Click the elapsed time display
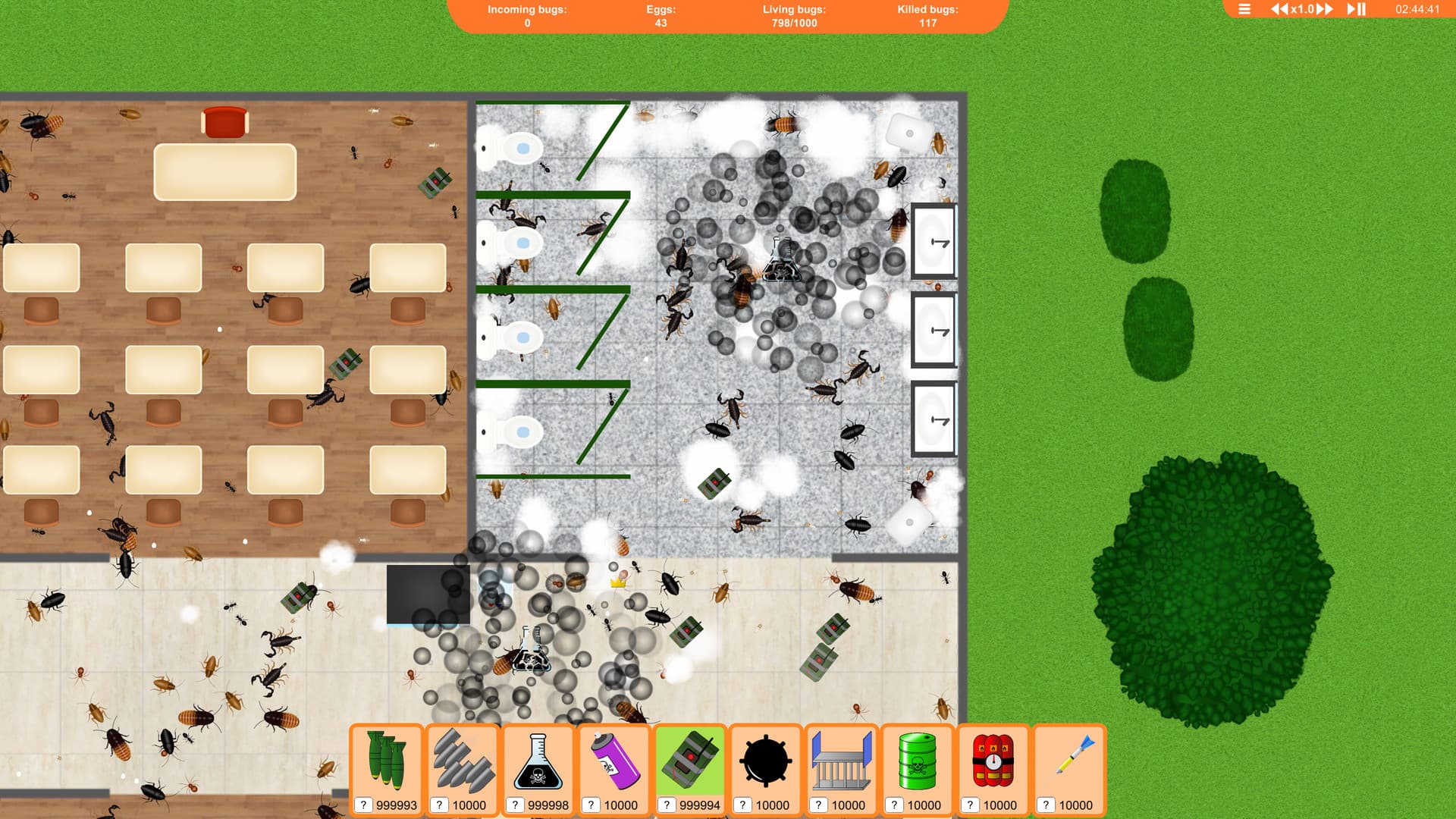1456x819 pixels. pos(1418,9)
